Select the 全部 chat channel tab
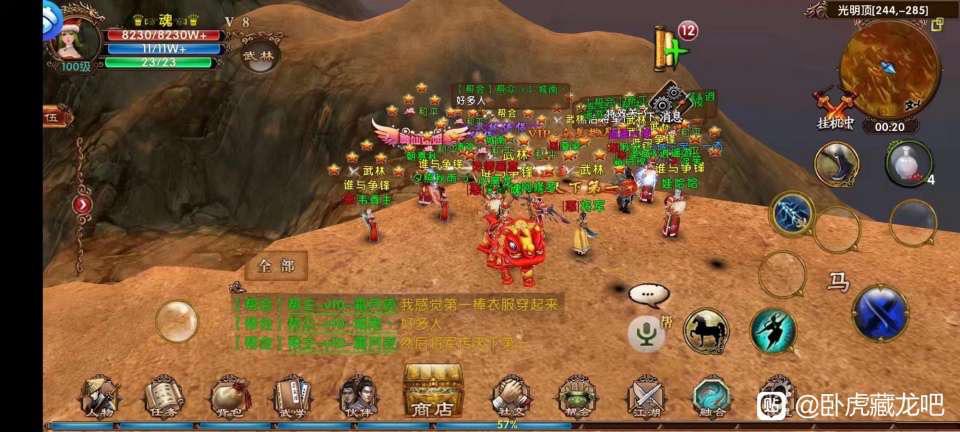 [x=276, y=266]
